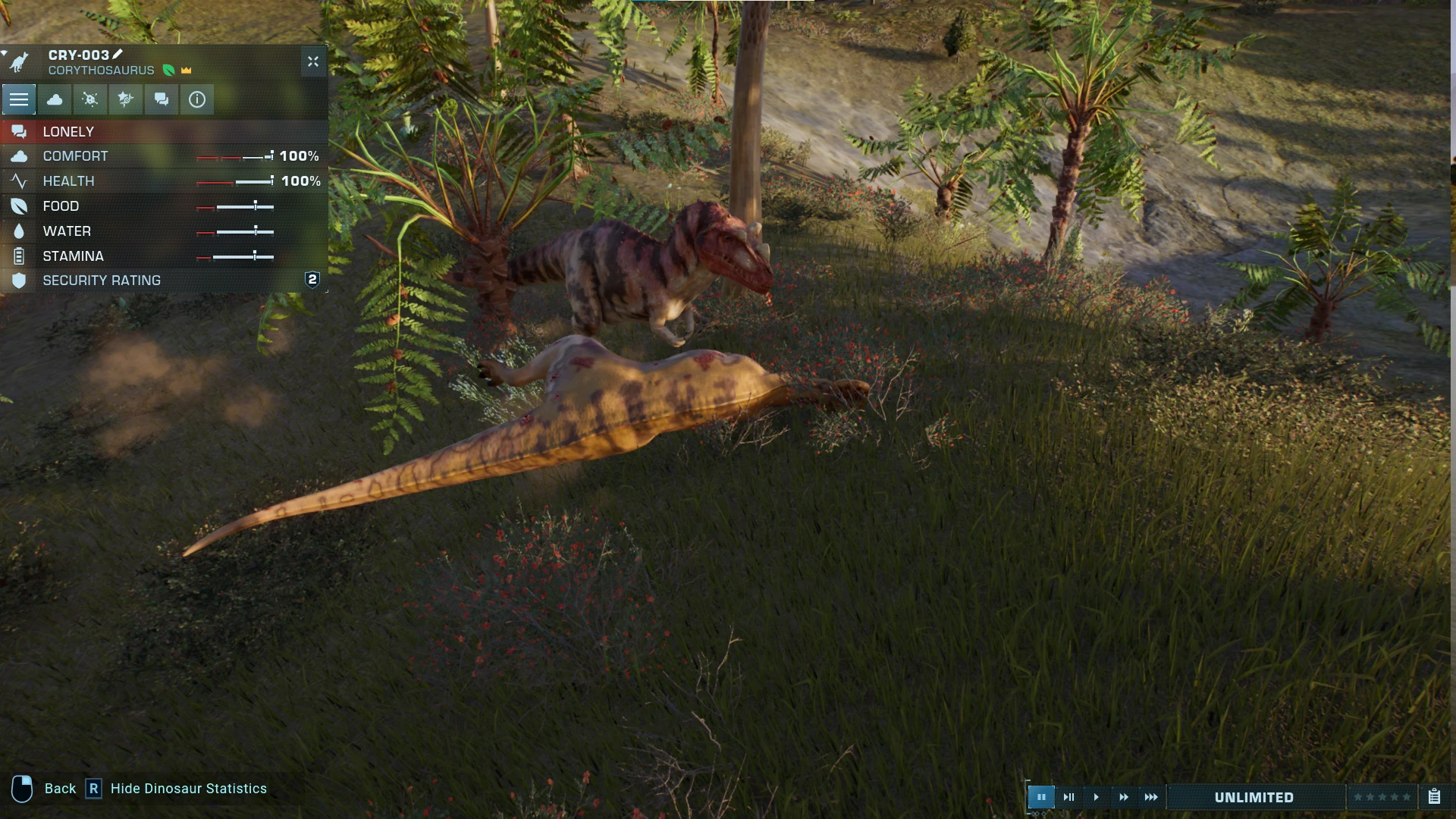Open the info circle tab
The height and width of the screenshot is (819, 1456).
point(197,99)
